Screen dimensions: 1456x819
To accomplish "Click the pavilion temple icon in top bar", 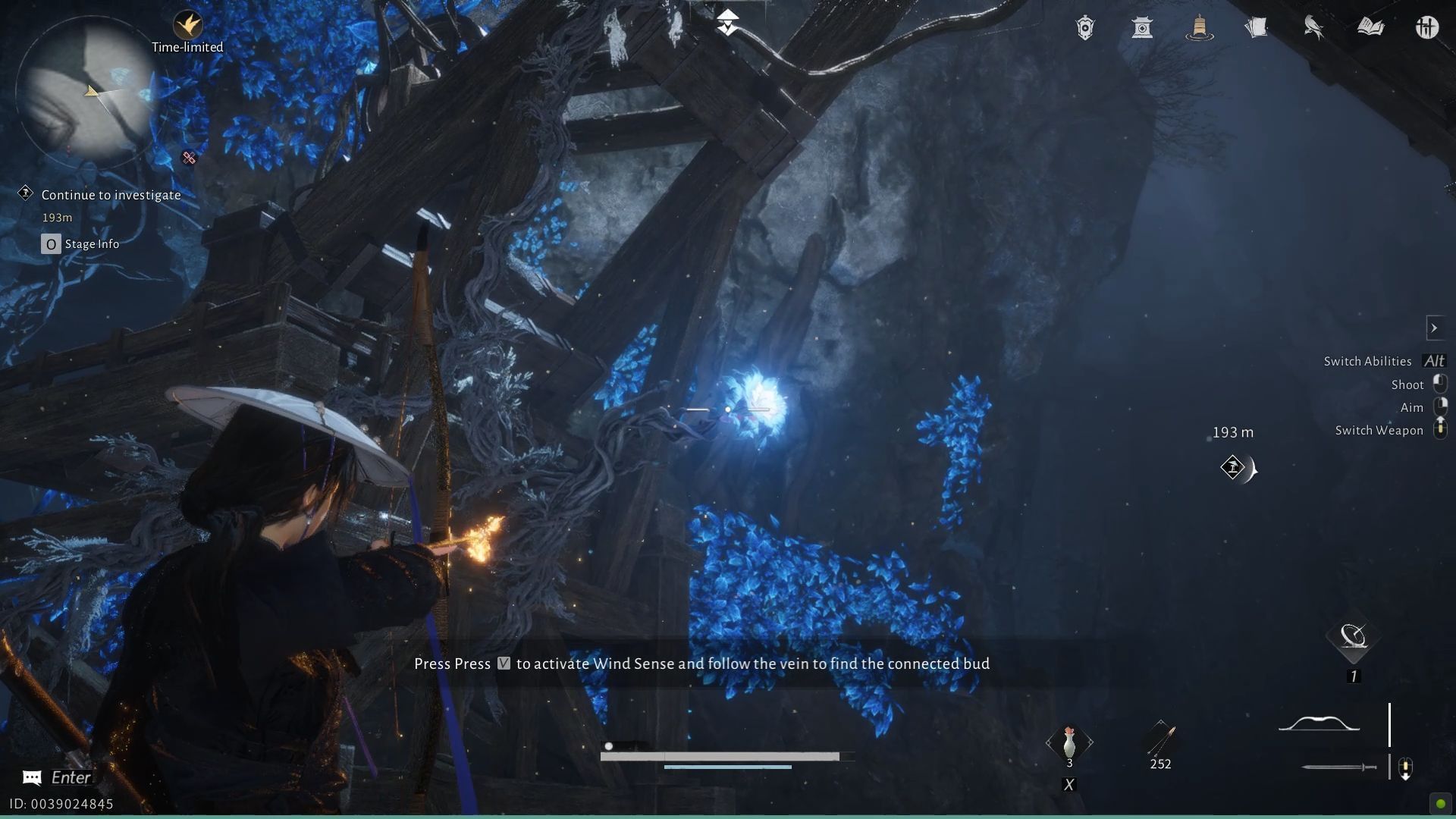I will [x=1142, y=27].
